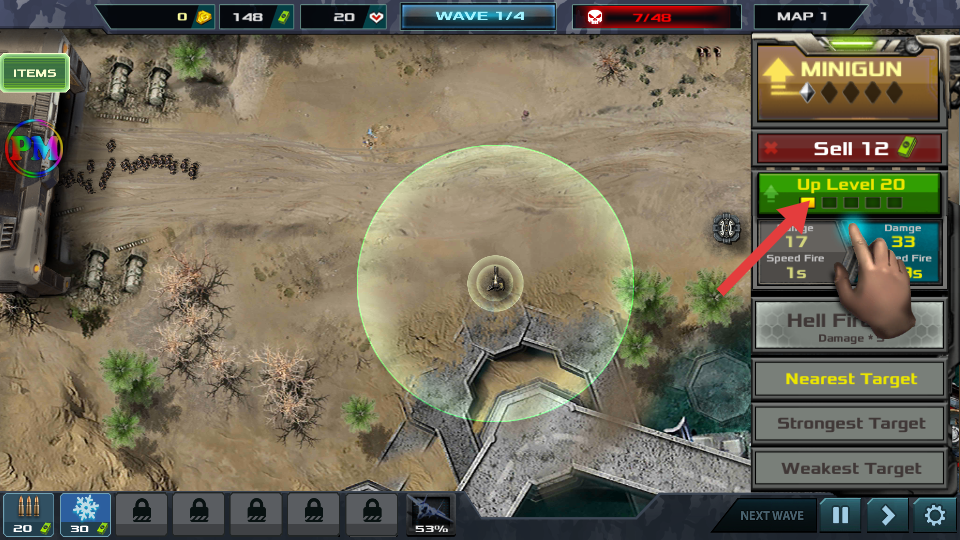This screenshot has width=960, height=540.
Task: Activate the airstrike ability at 53%
Action: [431, 514]
